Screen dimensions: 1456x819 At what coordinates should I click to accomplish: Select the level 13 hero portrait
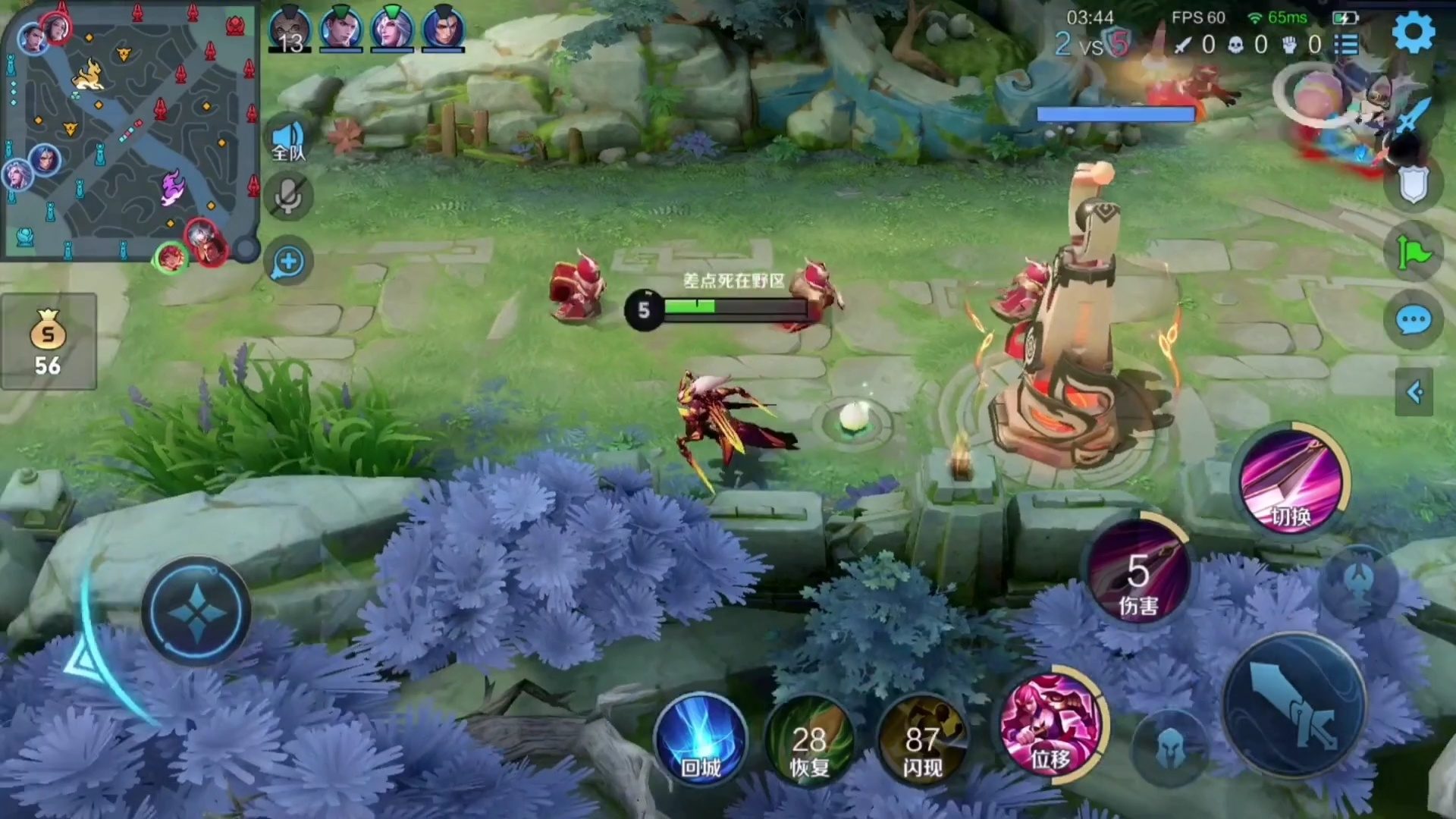(290, 30)
